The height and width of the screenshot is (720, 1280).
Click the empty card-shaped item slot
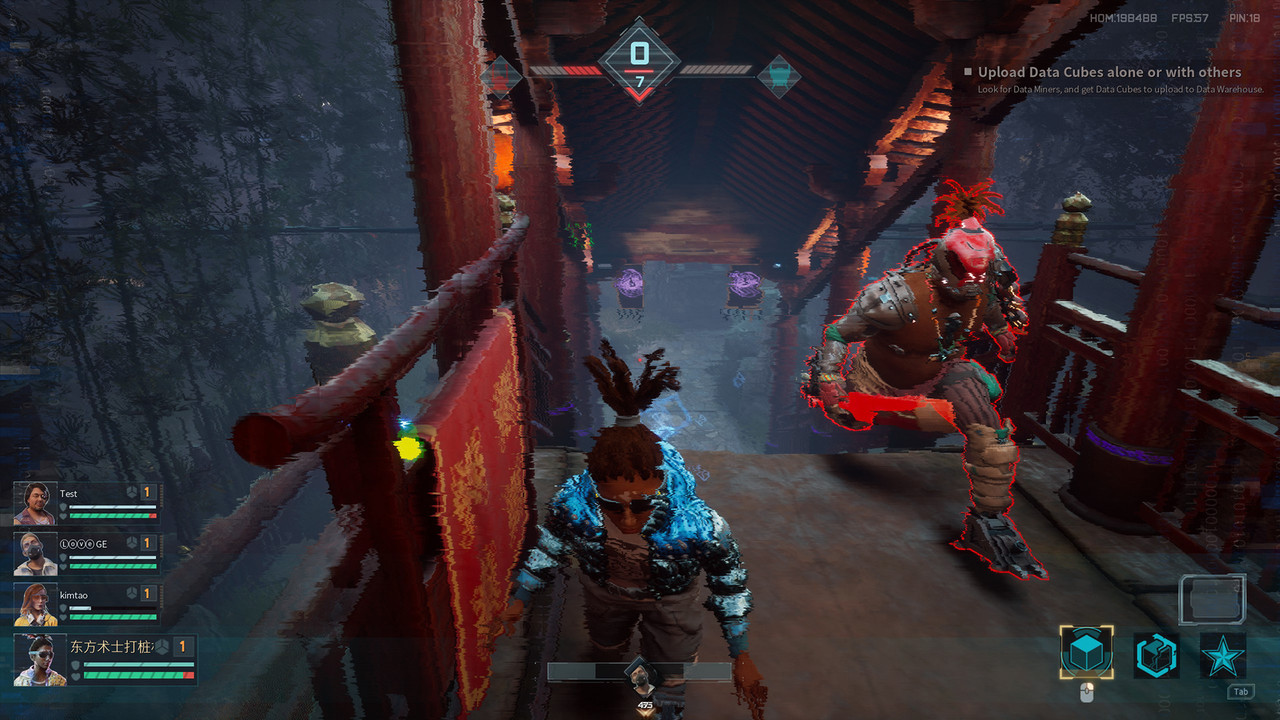(x=1211, y=600)
